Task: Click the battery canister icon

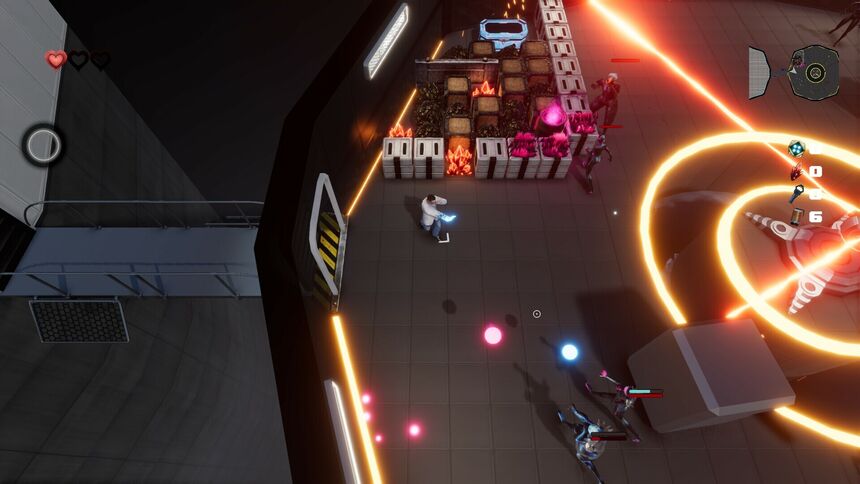Action: click(797, 216)
